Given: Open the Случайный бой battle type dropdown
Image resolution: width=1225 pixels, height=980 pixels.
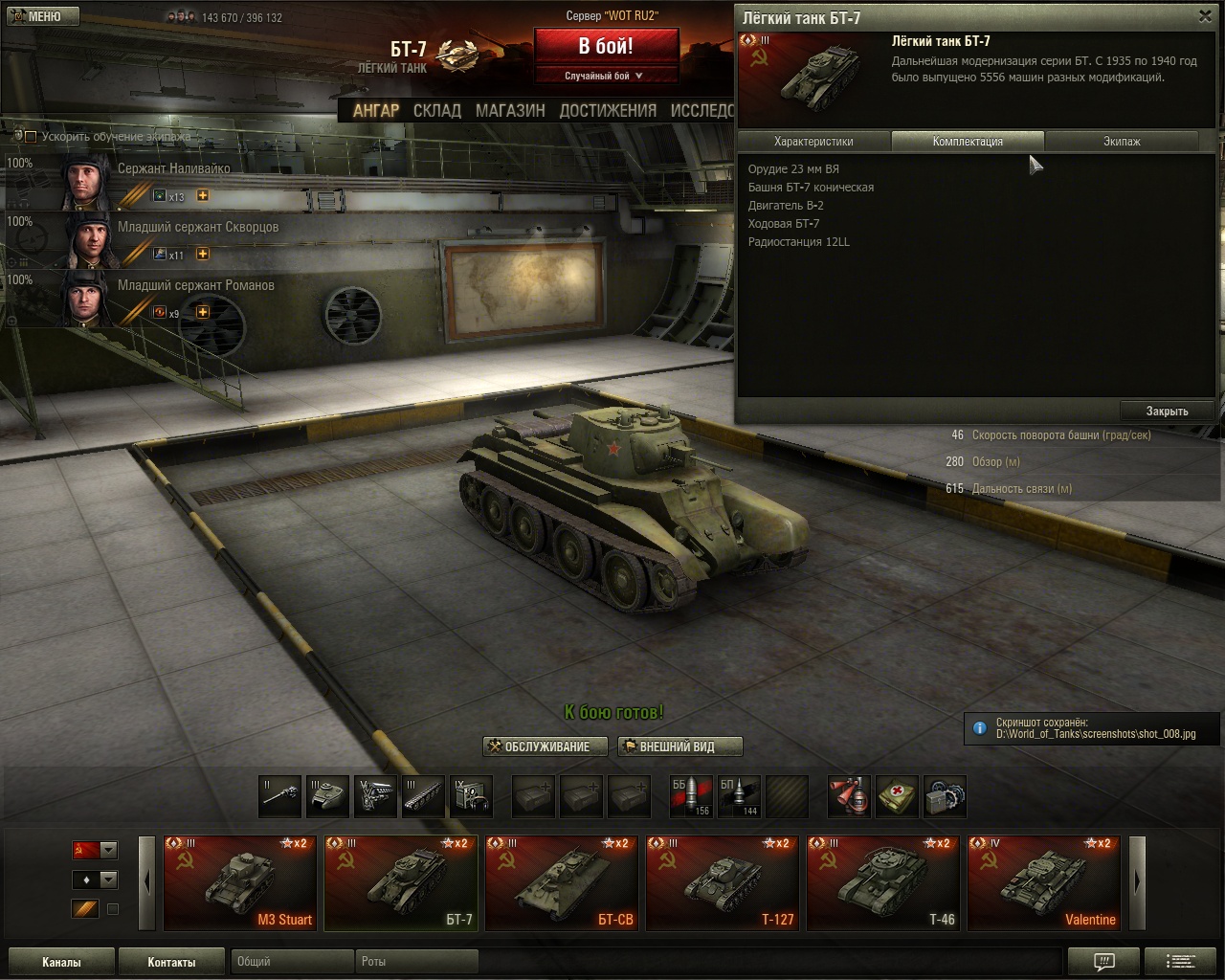Looking at the screenshot, I should click(605, 76).
